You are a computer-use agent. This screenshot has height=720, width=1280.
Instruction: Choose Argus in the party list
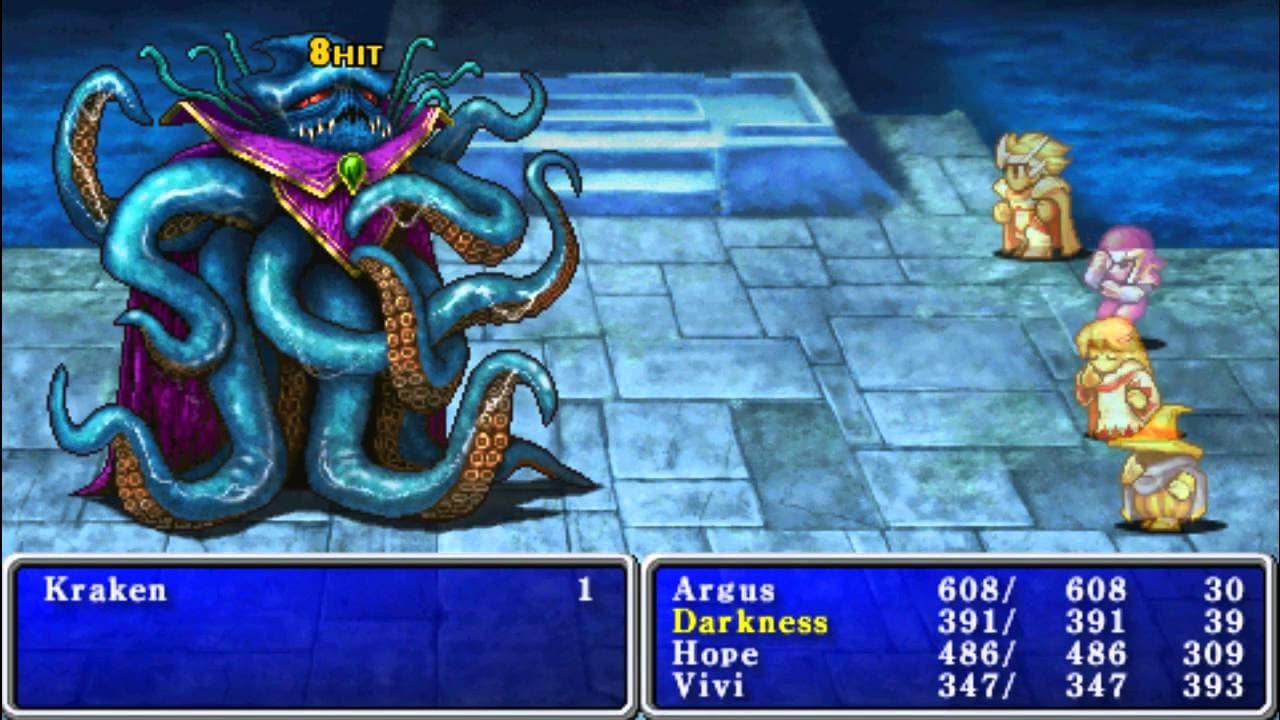click(x=723, y=590)
